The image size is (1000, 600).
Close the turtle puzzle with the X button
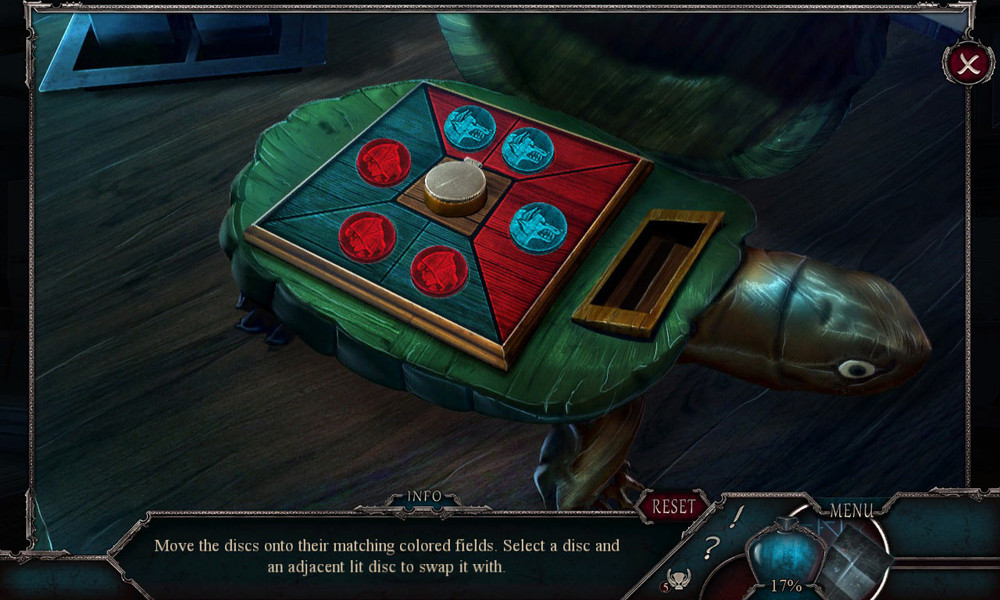[x=968, y=65]
